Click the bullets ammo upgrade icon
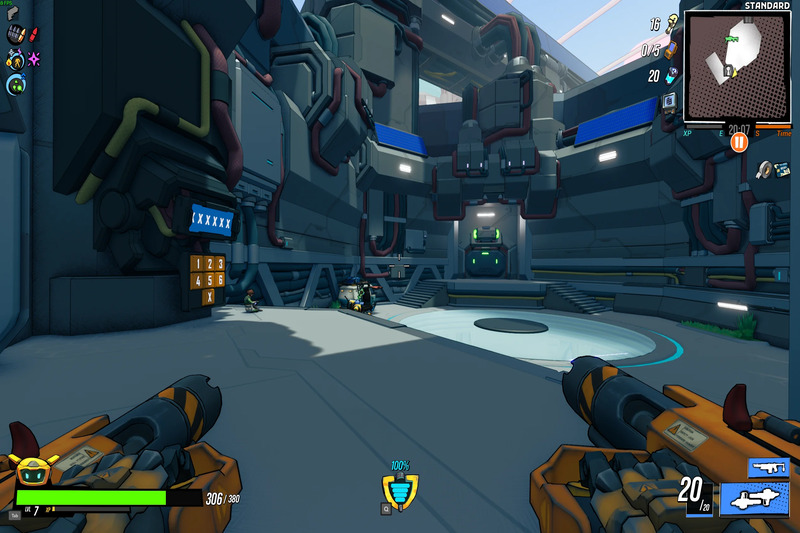Image resolution: width=800 pixels, height=533 pixels. [x=15, y=36]
